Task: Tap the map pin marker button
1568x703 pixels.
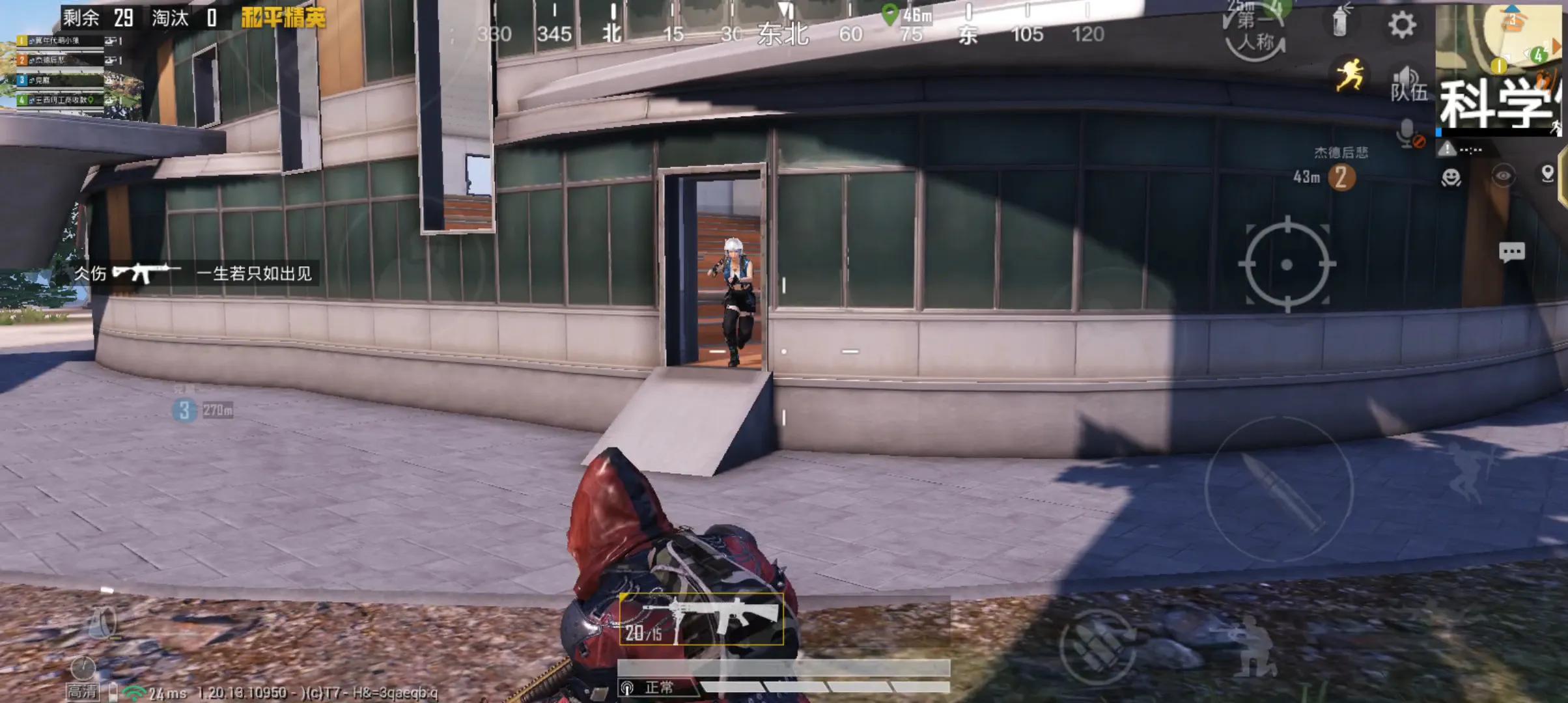Action: coord(1547,174)
